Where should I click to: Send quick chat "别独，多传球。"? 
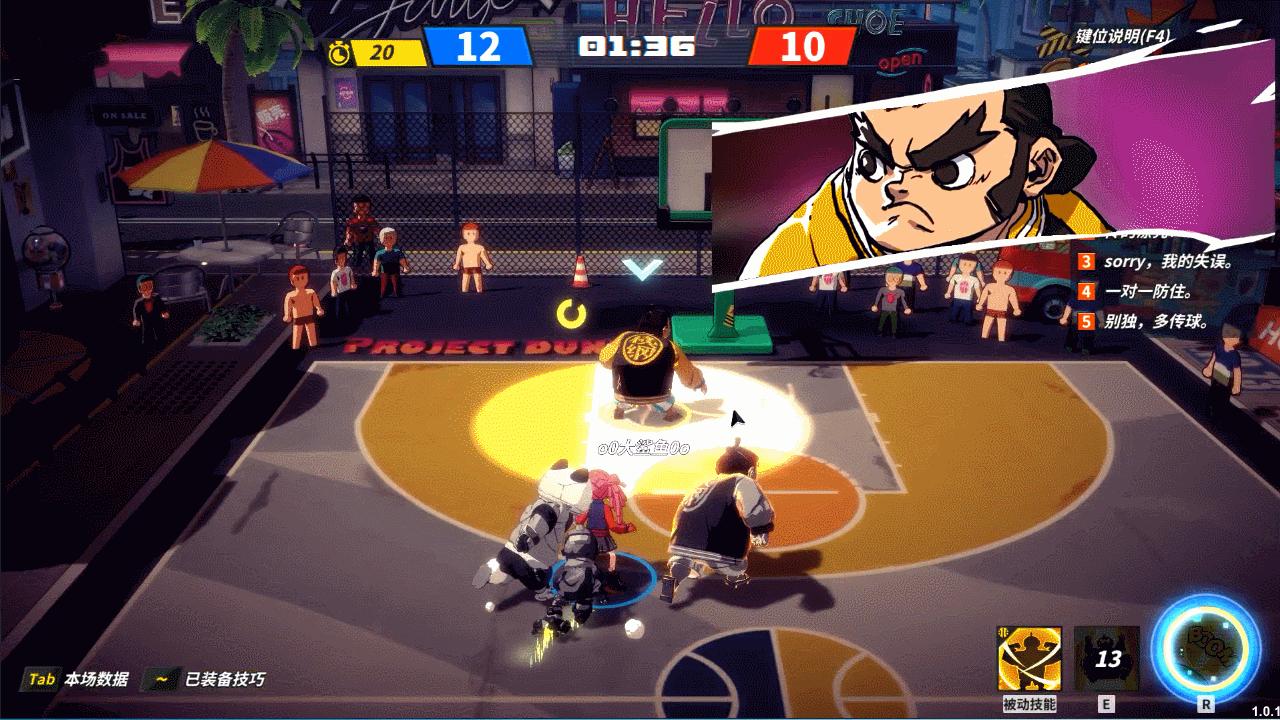click(1156, 322)
